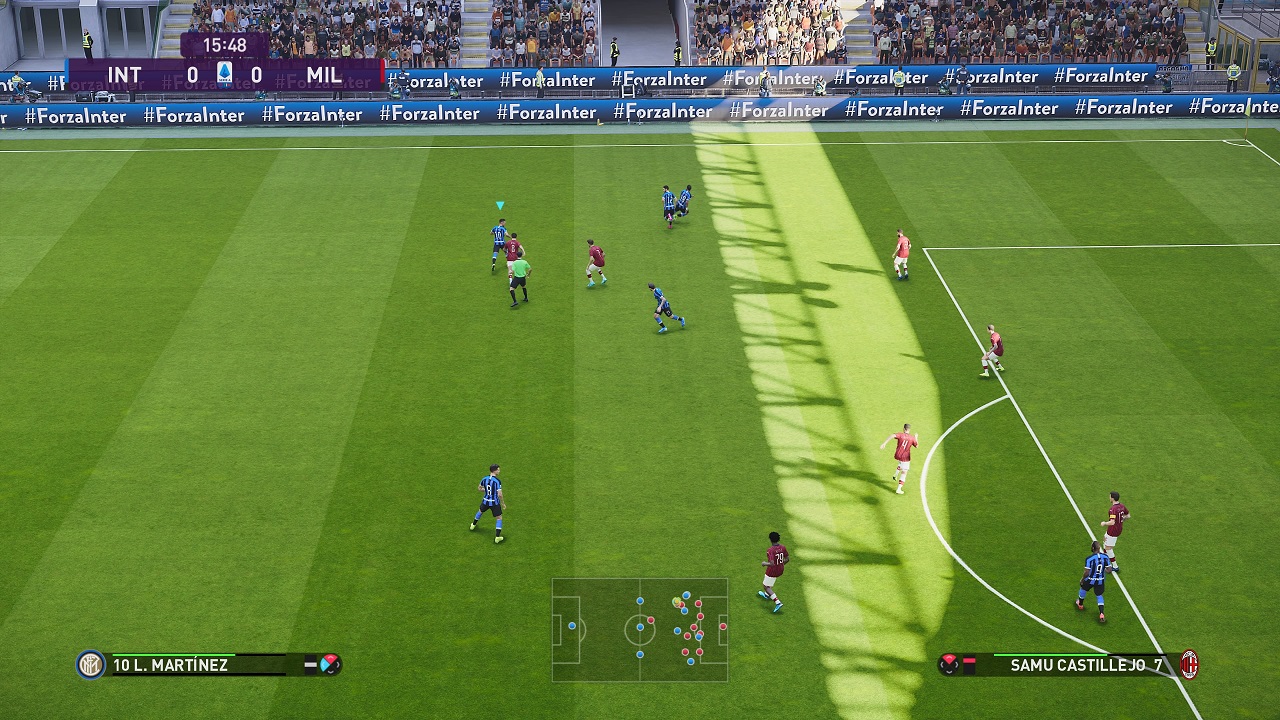1280x720 pixels.
Task: Click the pitch radar minimap
Action: point(640,629)
